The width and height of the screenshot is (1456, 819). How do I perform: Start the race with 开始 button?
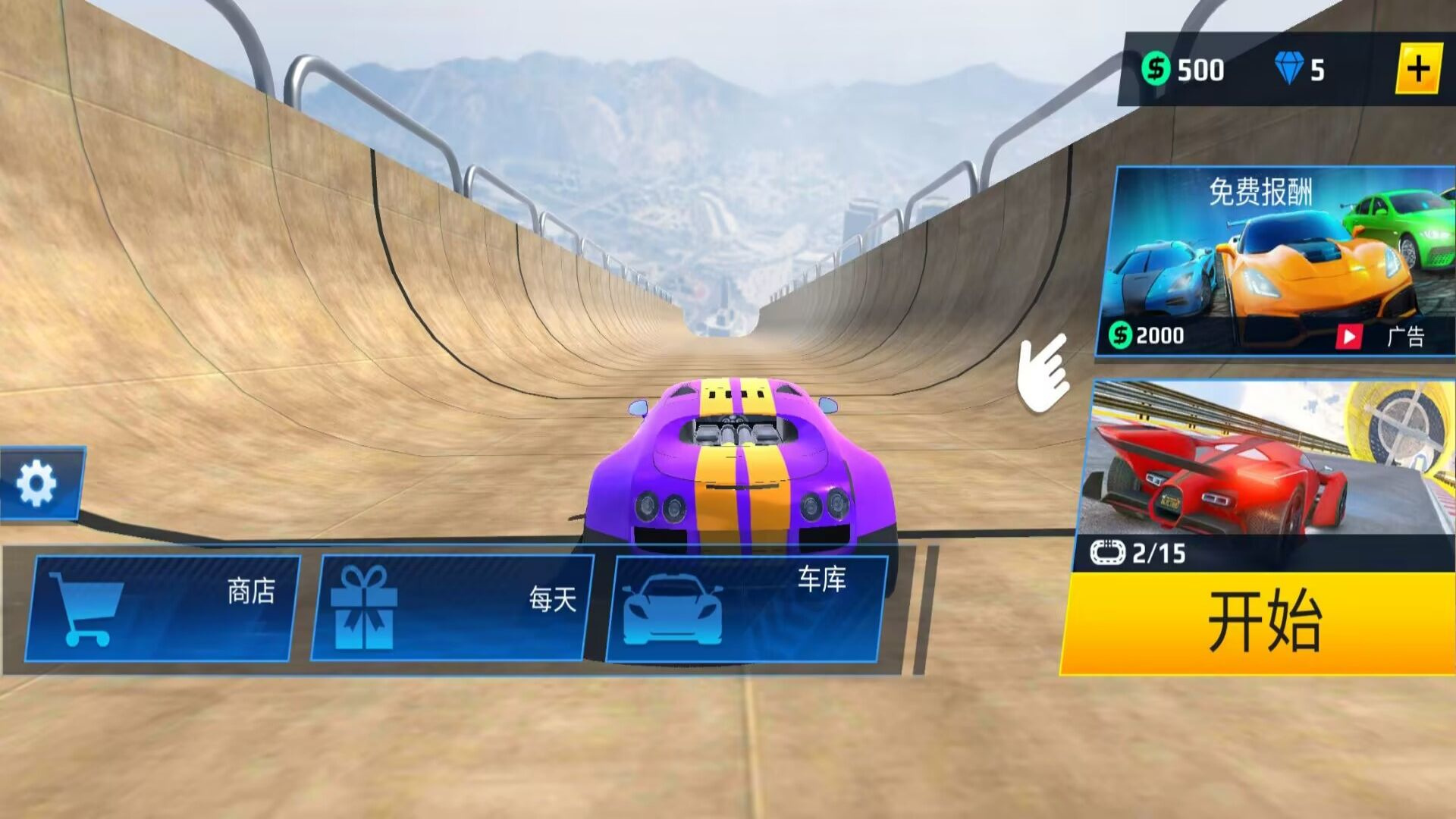1260,623
